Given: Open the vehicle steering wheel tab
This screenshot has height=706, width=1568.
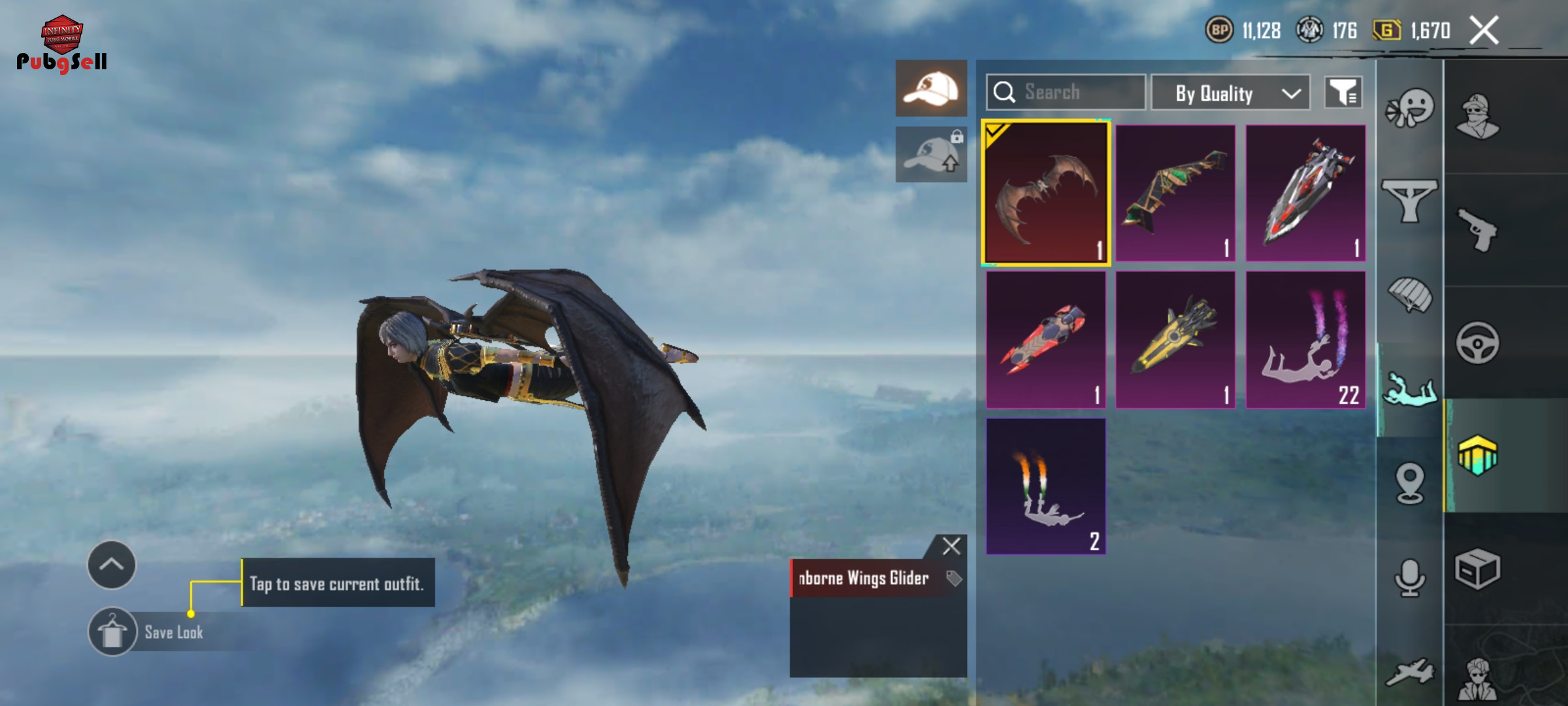Looking at the screenshot, I should (1478, 343).
